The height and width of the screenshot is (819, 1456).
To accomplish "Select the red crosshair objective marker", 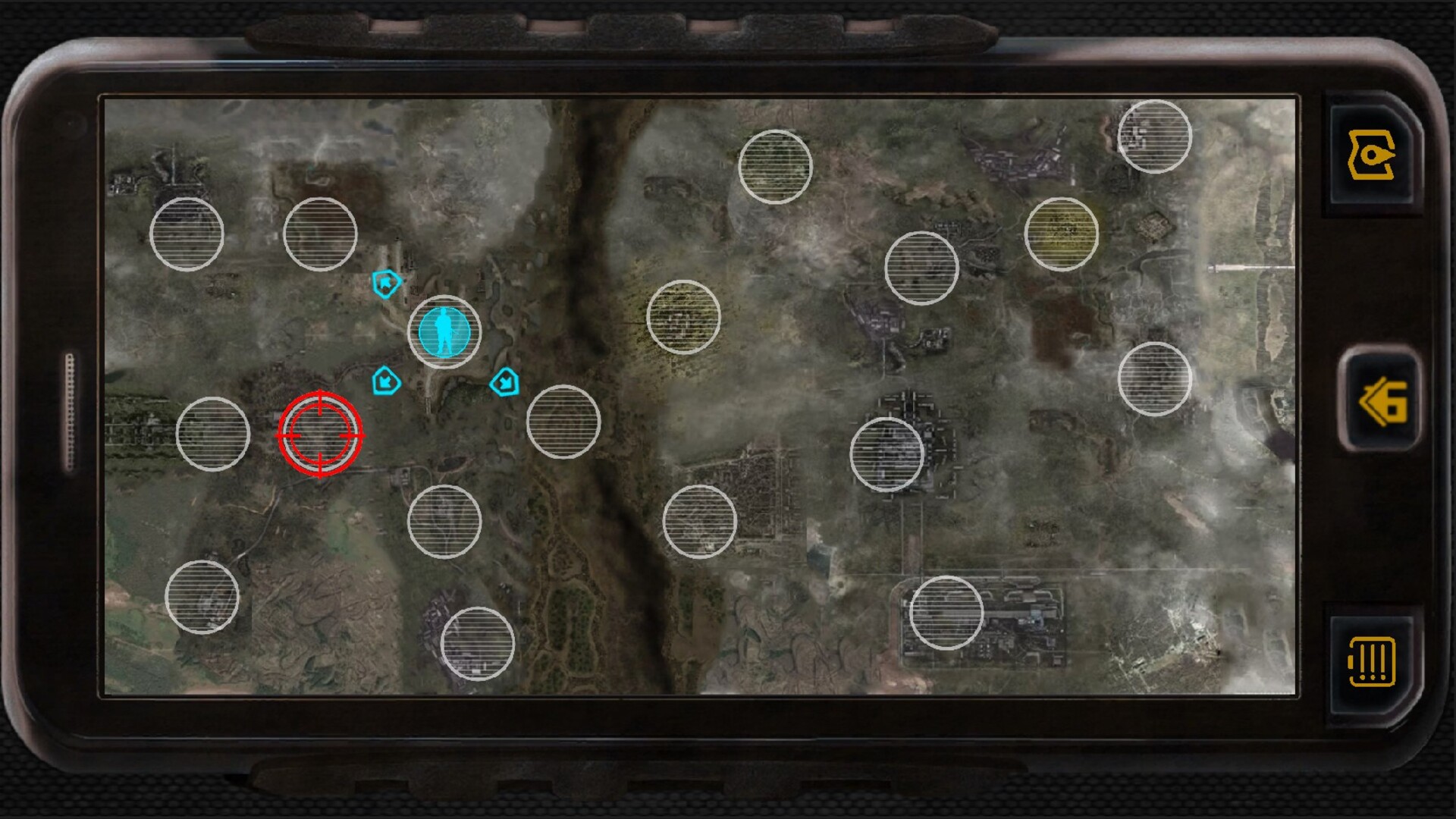I will coord(322,435).
